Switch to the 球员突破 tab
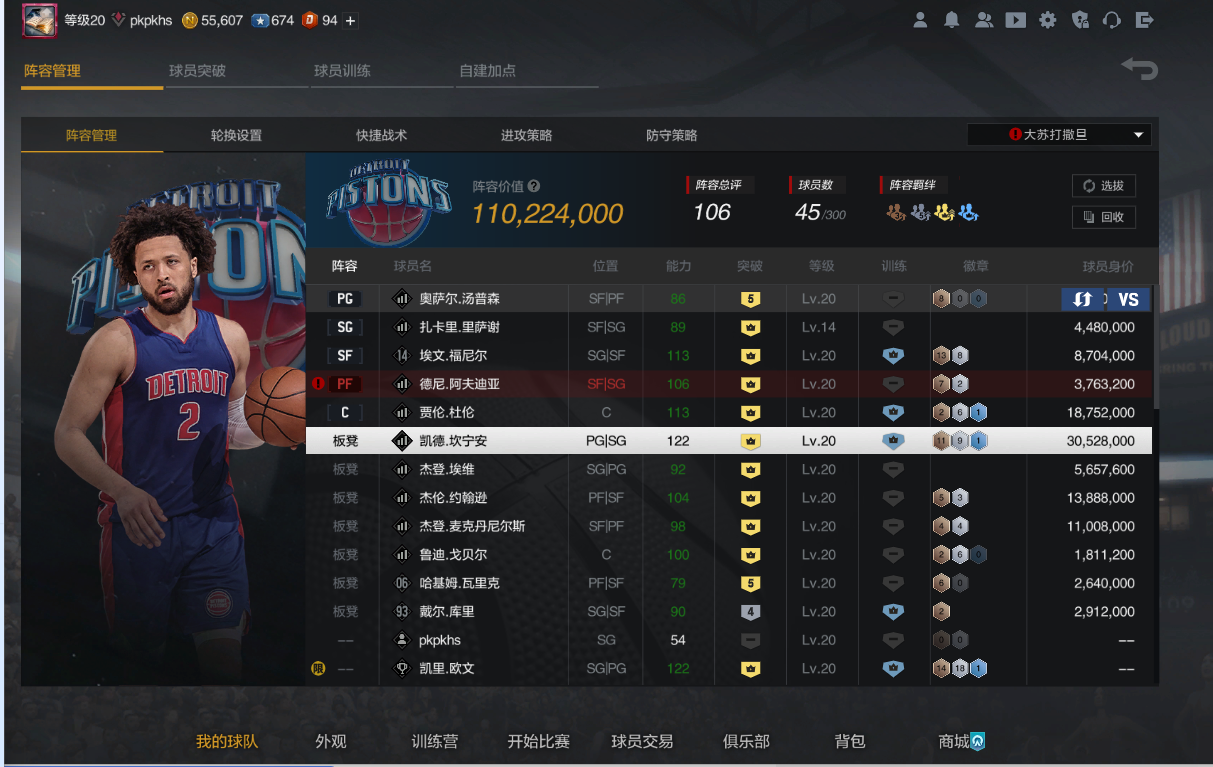 tap(197, 71)
